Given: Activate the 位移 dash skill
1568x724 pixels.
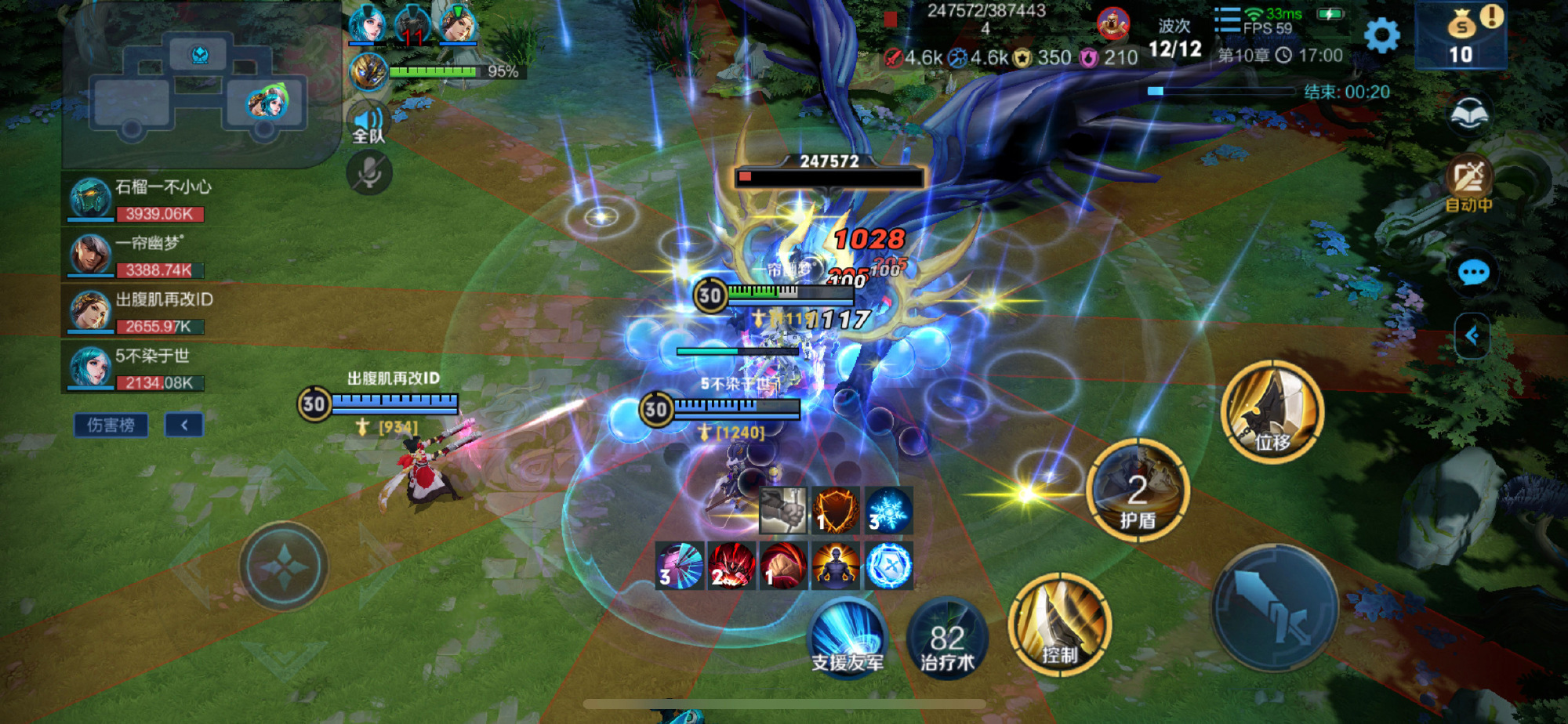Looking at the screenshot, I should tap(1272, 412).
